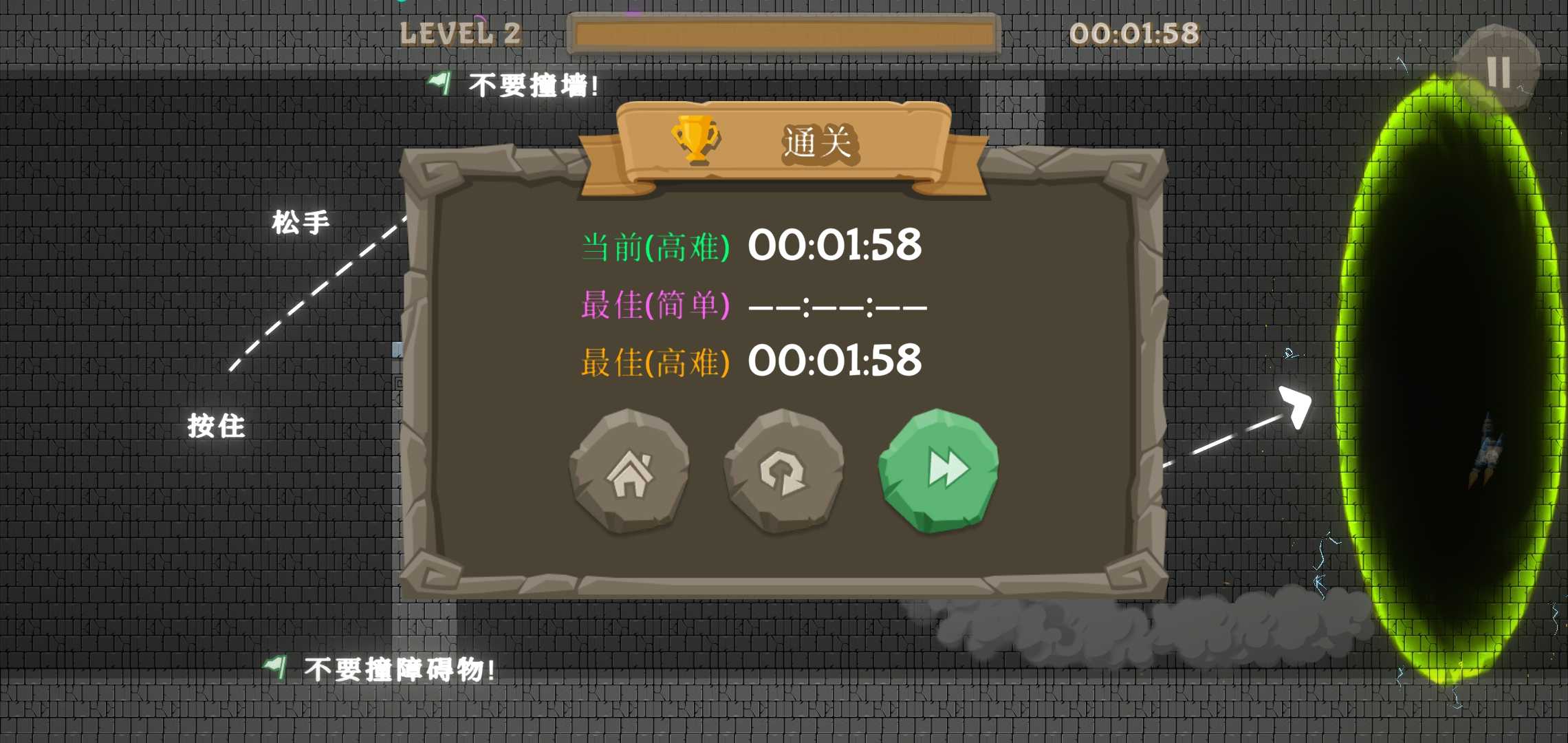Click the 最佳(简单) best time row
The width and height of the screenshot is (1568, 743).
click(x=750, y=305)
